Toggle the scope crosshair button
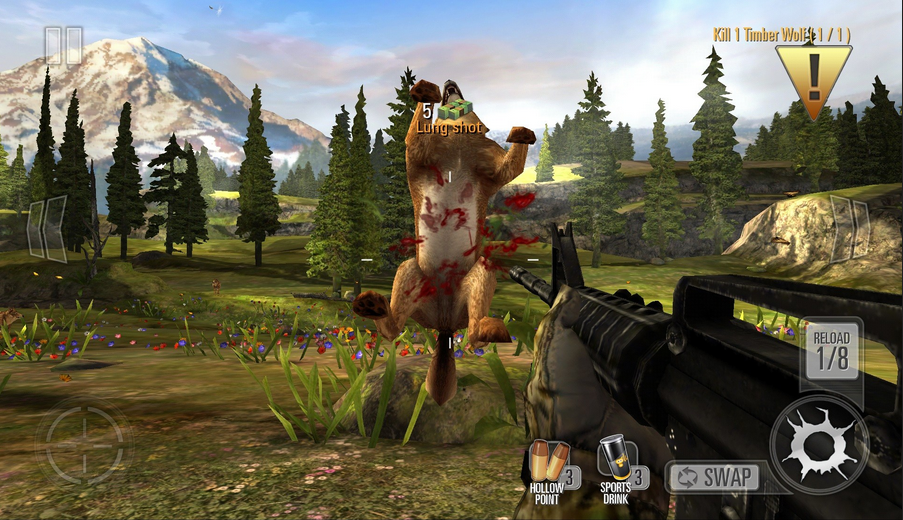Screen dimensions: 903x520 83,442
